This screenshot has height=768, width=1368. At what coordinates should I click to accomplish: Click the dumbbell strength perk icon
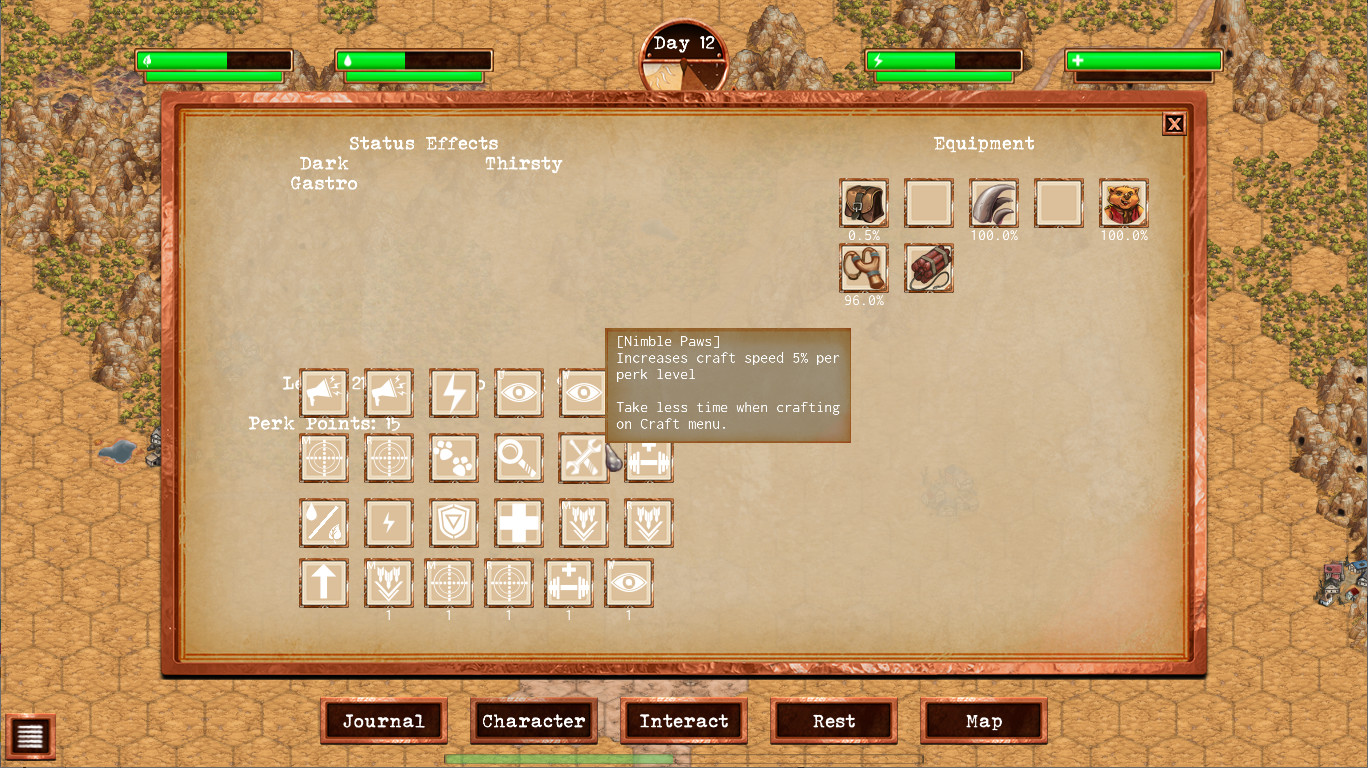(648, 458)
